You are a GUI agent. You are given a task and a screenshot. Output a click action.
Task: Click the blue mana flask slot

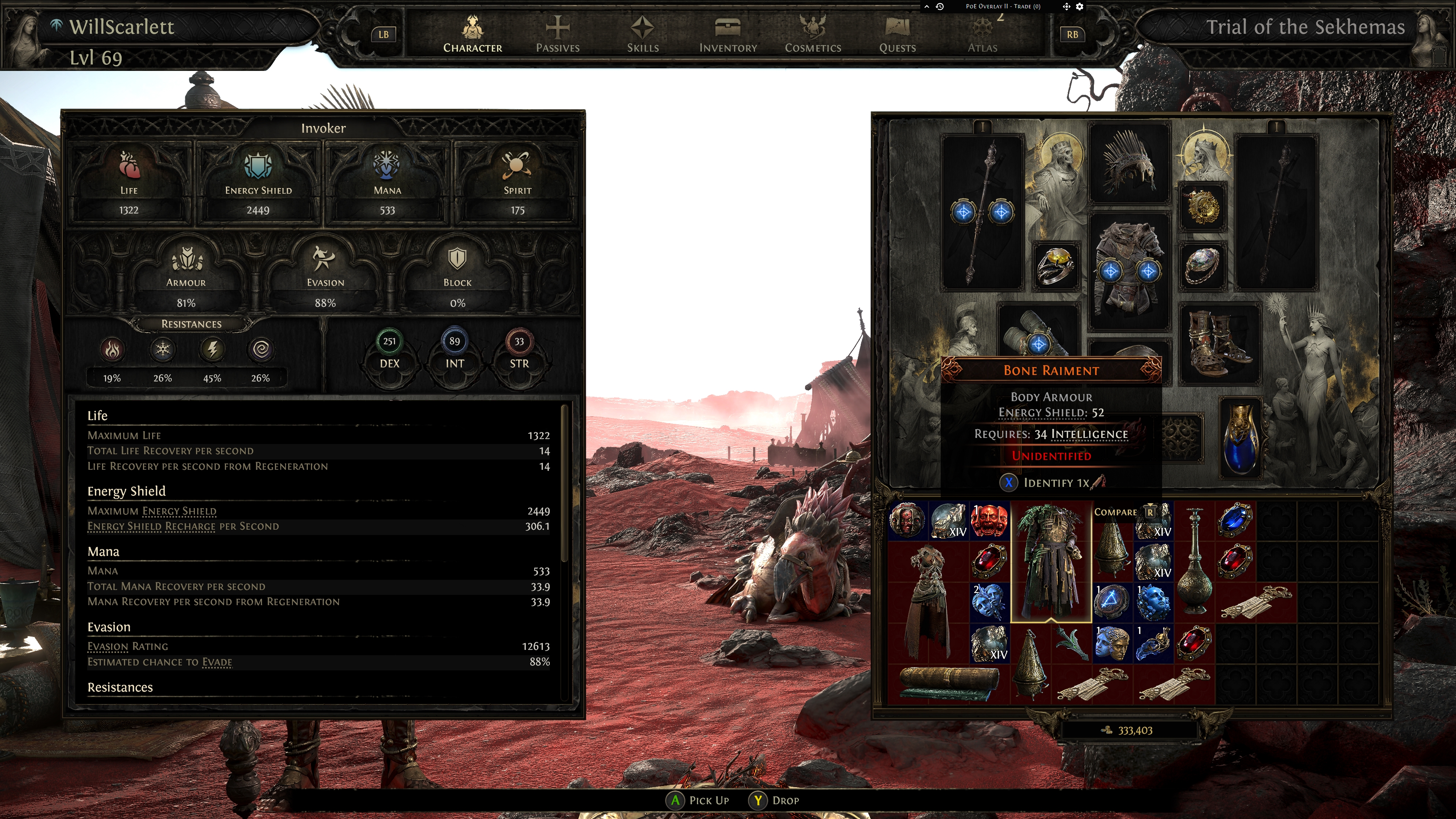(1241, 438)
